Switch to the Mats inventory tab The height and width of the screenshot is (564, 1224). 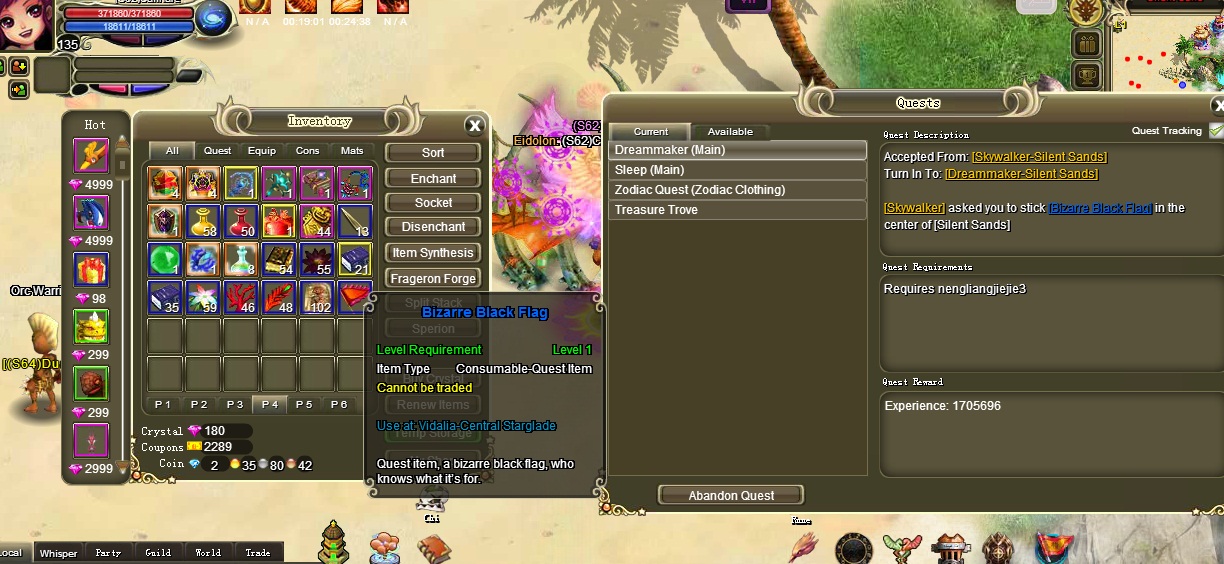[352, 151]
